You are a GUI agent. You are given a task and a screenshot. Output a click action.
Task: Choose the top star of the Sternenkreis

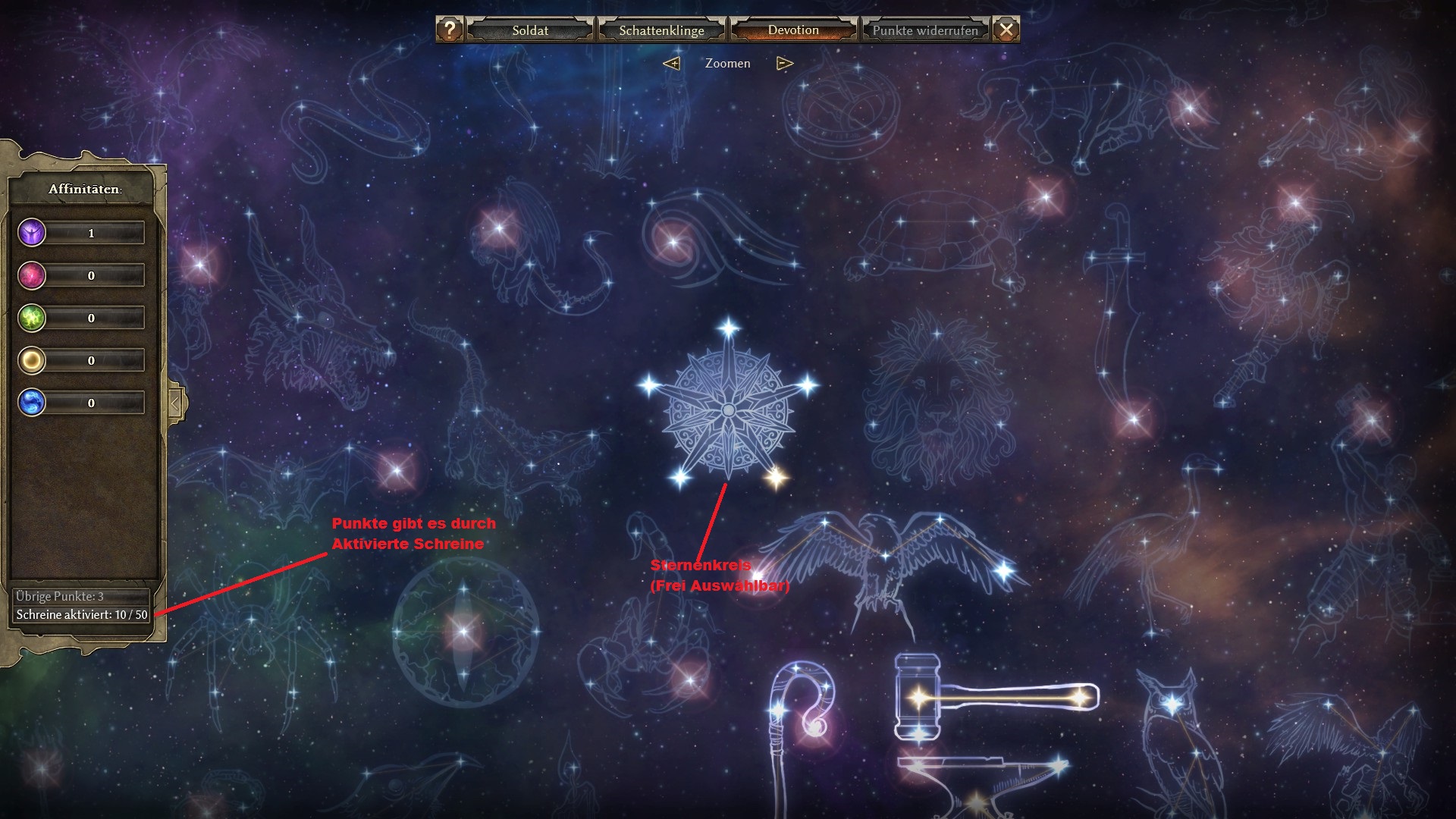729,328
